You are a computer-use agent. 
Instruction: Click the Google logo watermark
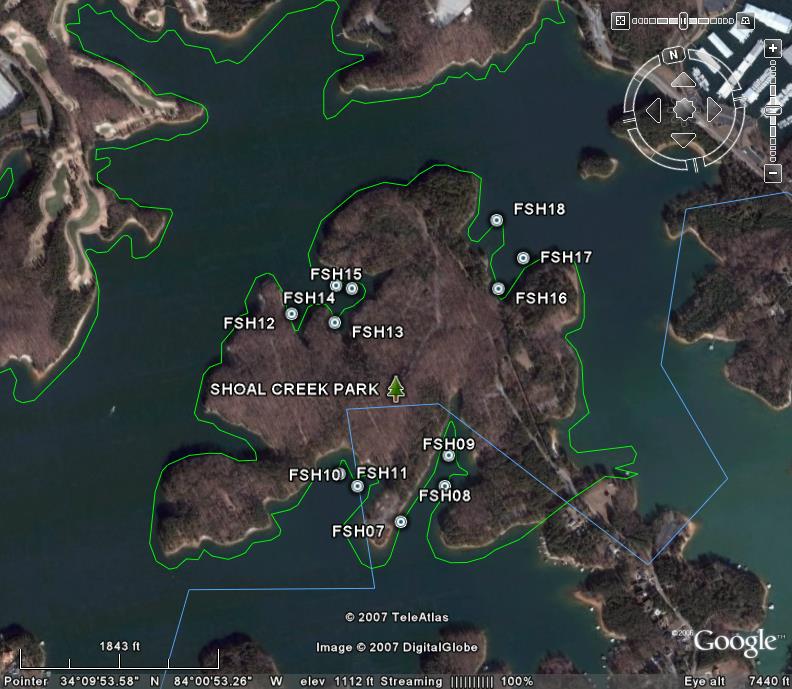(735, 643)
